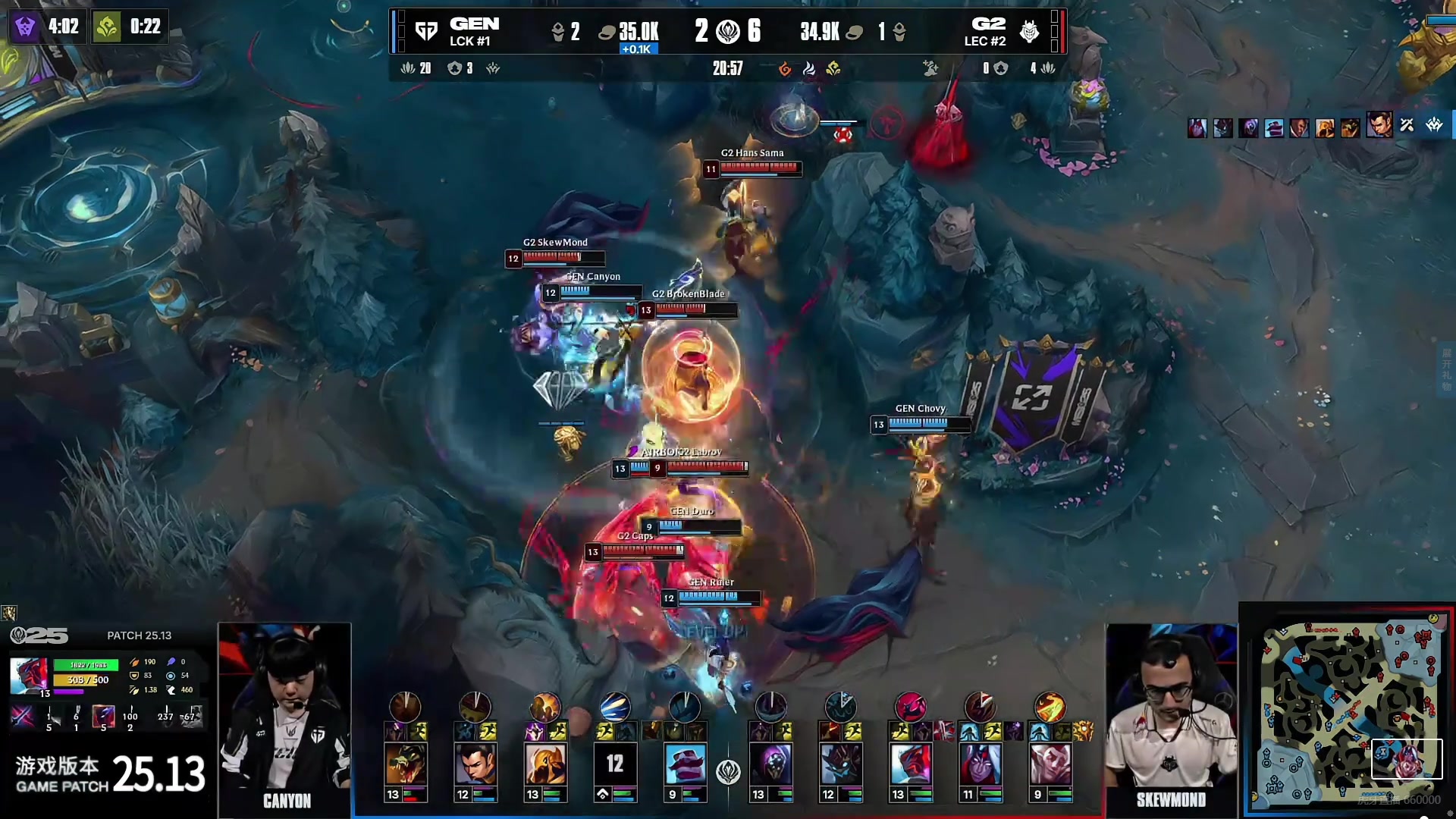Click the purple Baron timer icon
The height and width of the screenshot is (819, 1456).
tap(25, 27)
